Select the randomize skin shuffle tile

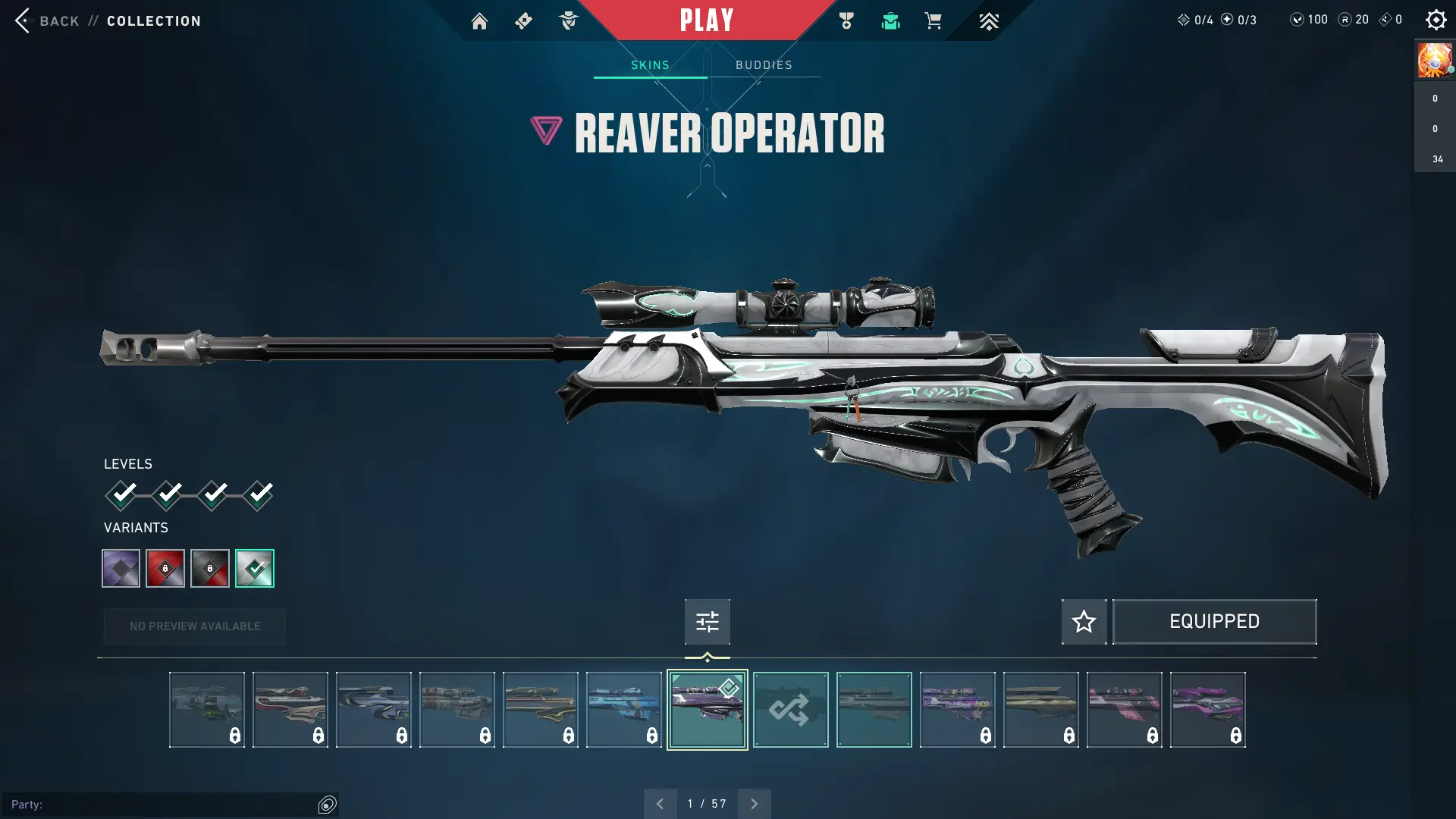coord(790,710)
